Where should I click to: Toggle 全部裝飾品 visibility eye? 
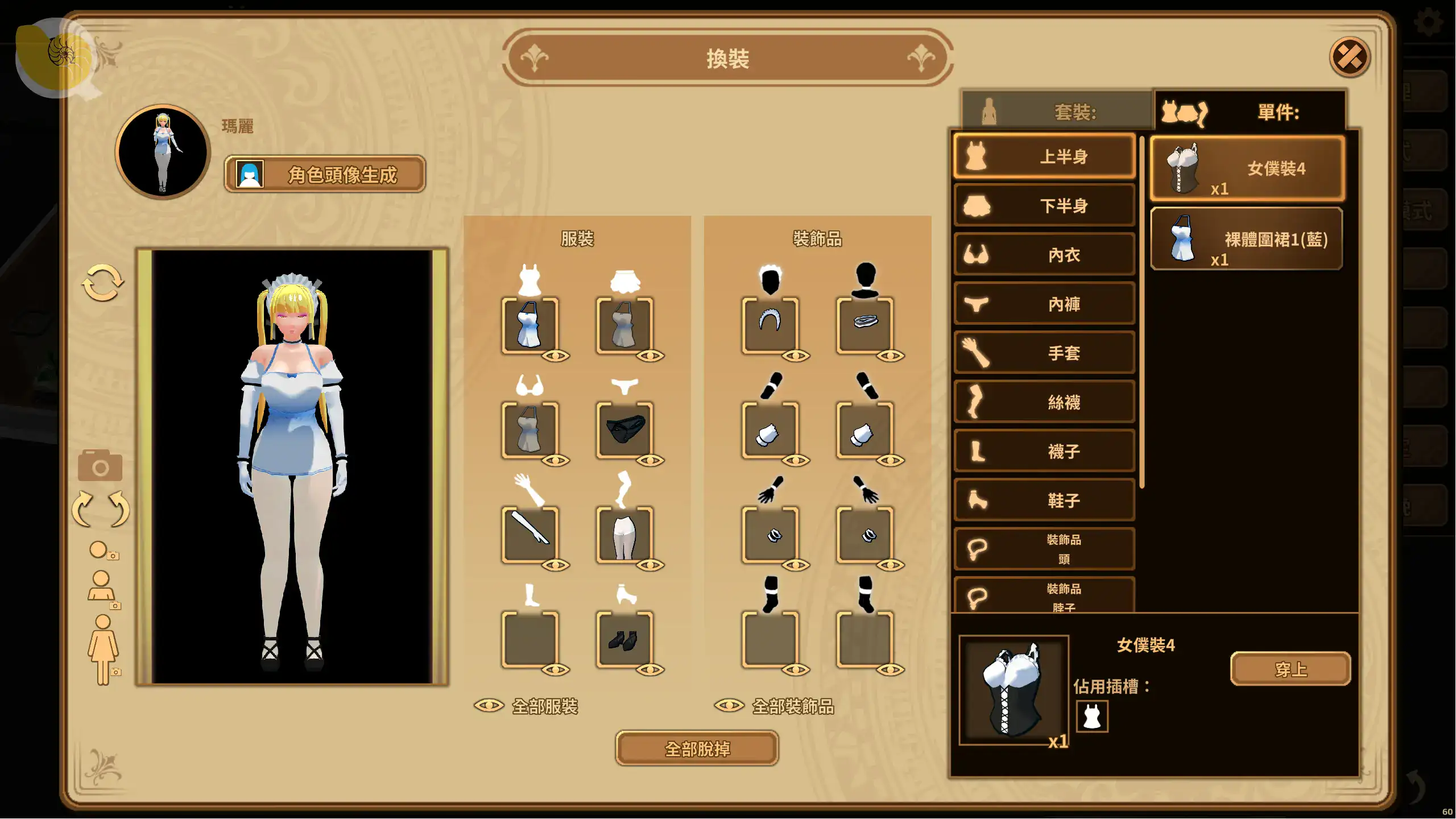click(729, 706)
